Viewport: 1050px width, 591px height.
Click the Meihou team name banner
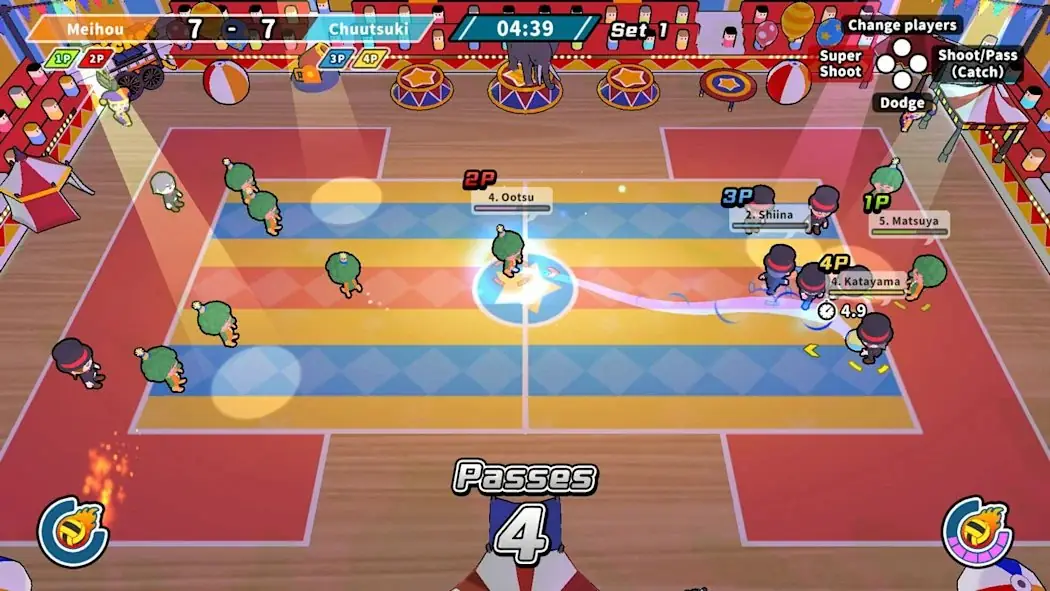[x=88, y=28]
